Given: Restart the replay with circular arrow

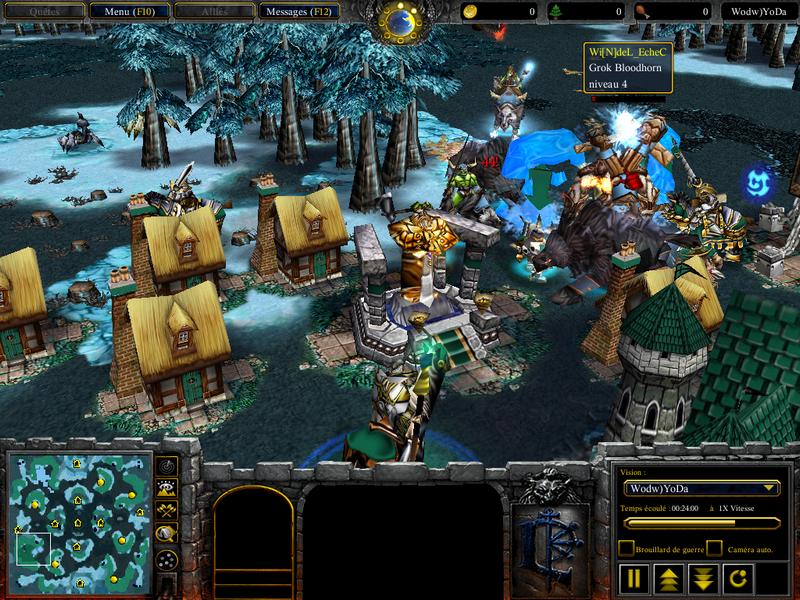Looking at the screenshot, I should click(736, 578).
